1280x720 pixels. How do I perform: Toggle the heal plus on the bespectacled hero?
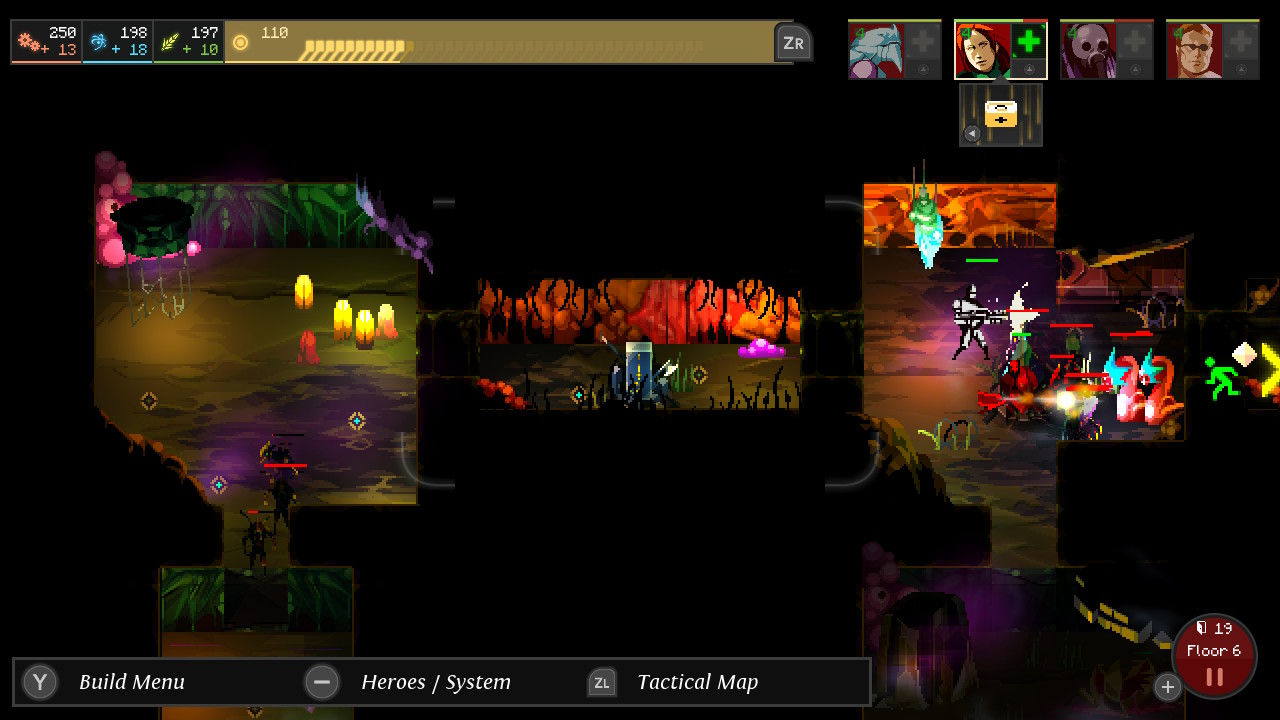[x=1240, y=40]
